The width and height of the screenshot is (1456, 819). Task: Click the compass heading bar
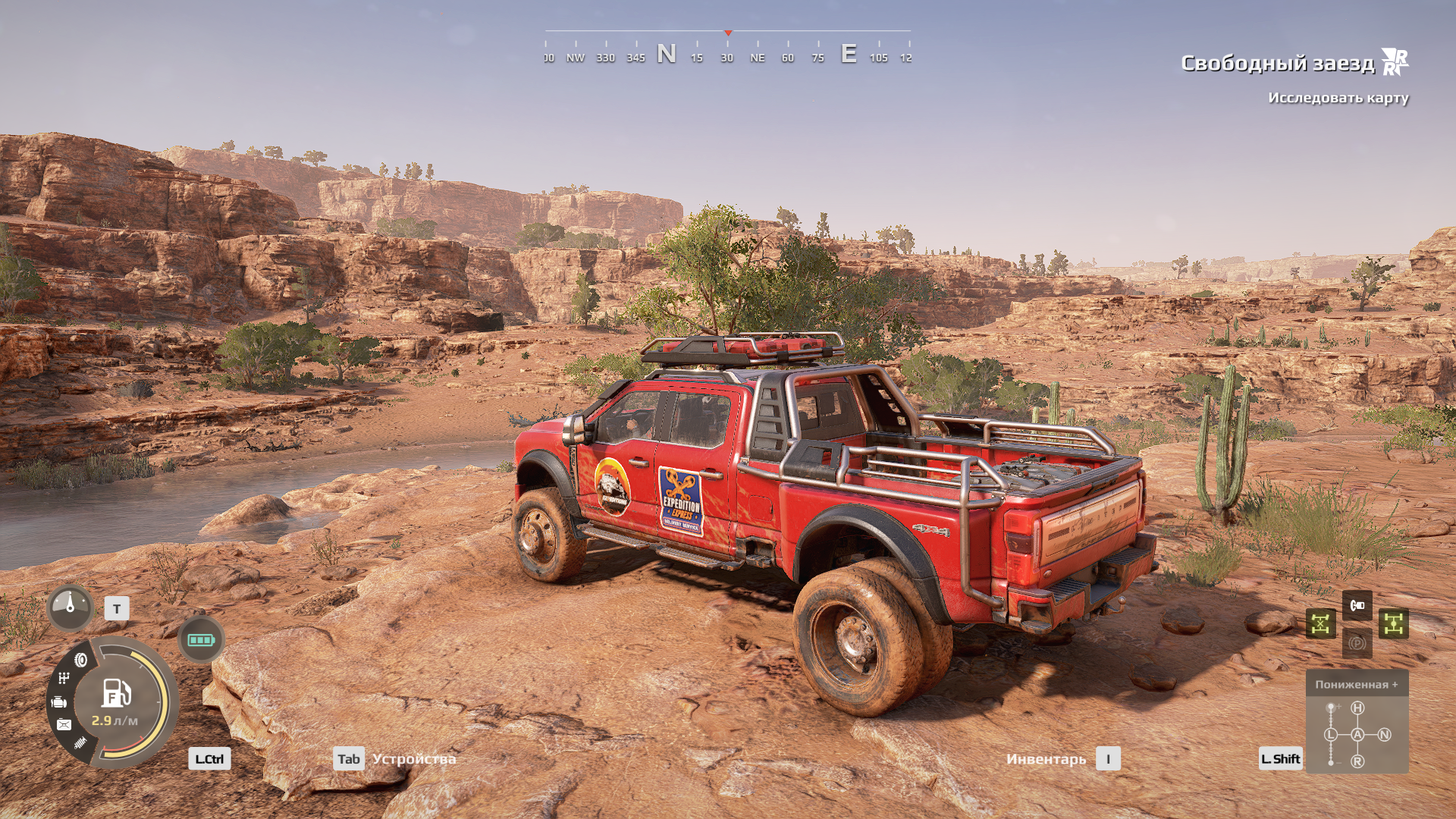click(727, 47)
